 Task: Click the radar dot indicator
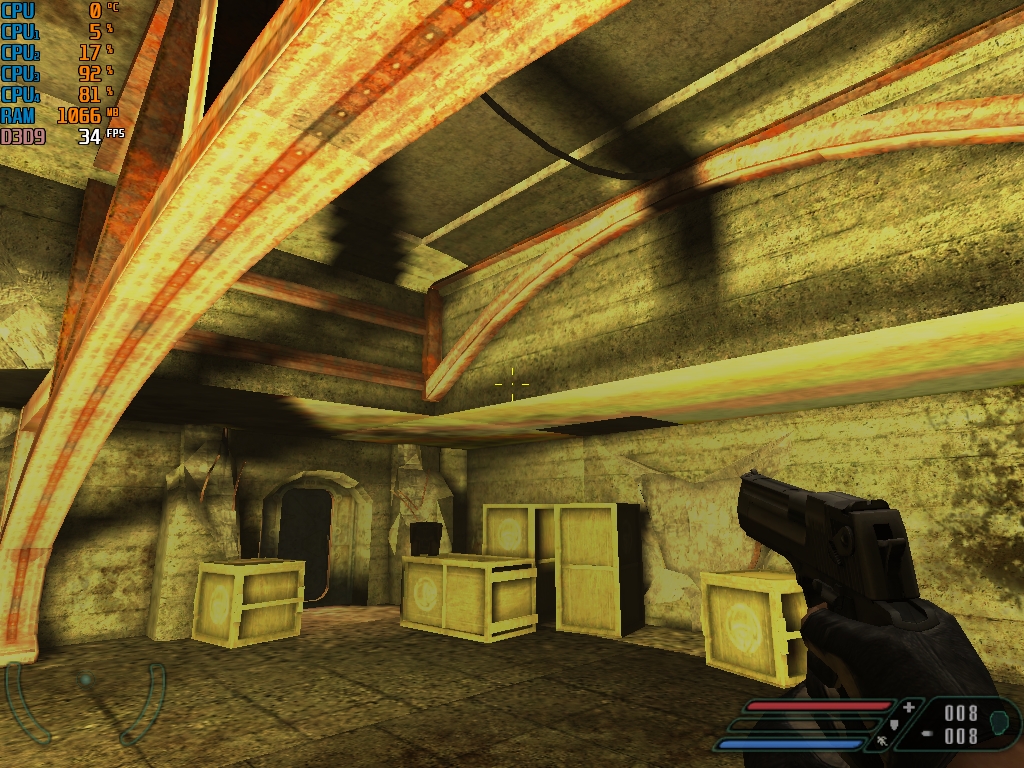[x=86, y=680]
